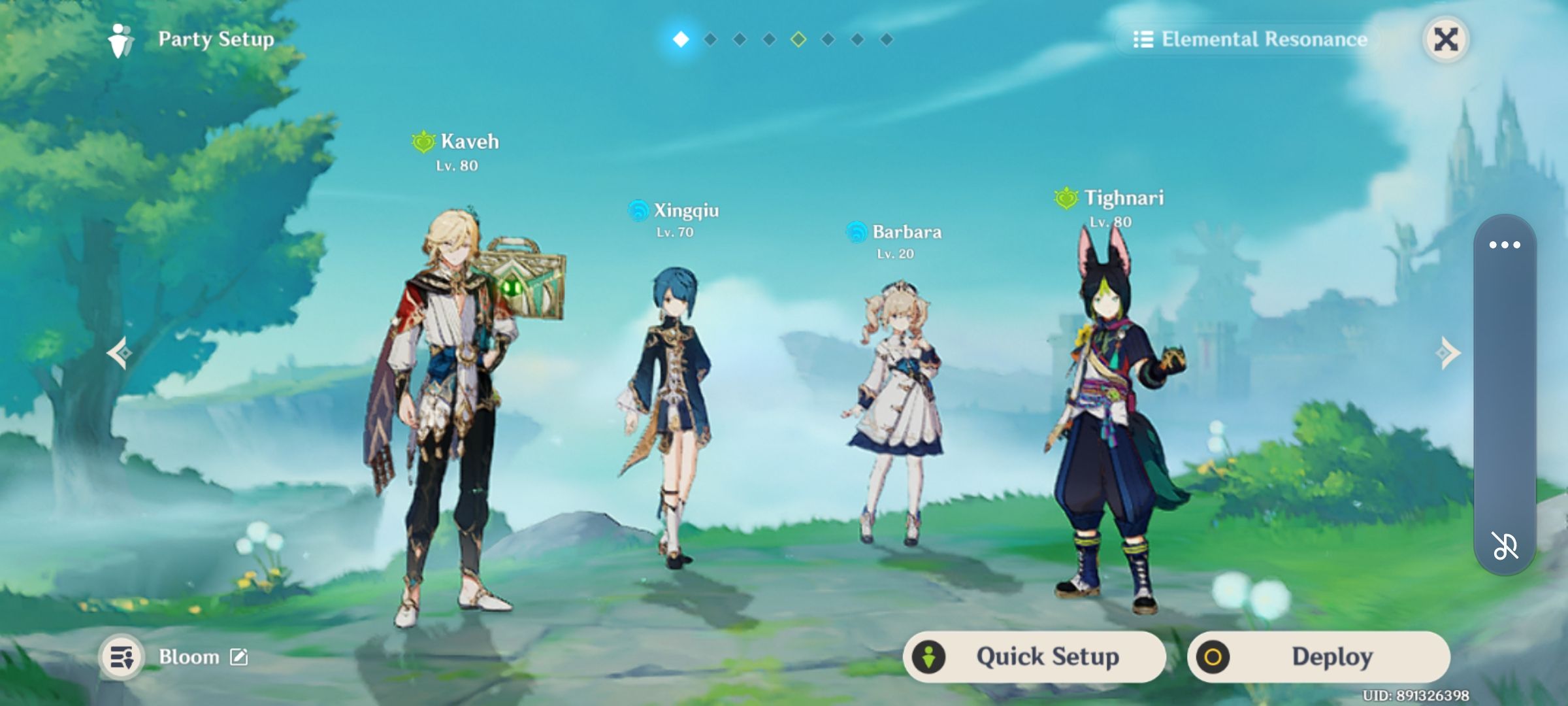Open Elemental Resonance
Viewport: 1568px width, 706px height.
(x=1261, y=39)
